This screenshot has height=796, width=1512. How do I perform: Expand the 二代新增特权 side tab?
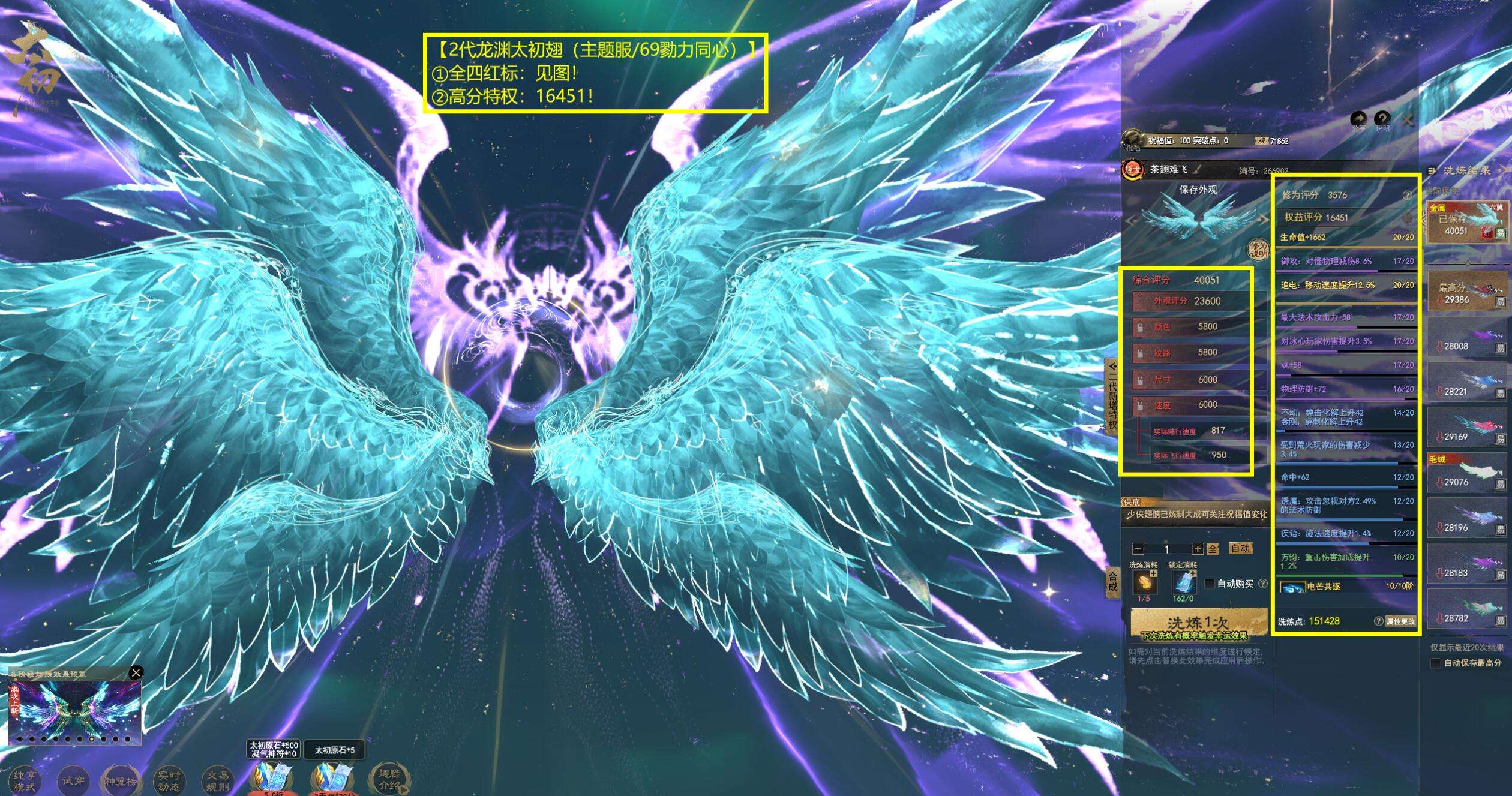click(x=1112, y=396)
